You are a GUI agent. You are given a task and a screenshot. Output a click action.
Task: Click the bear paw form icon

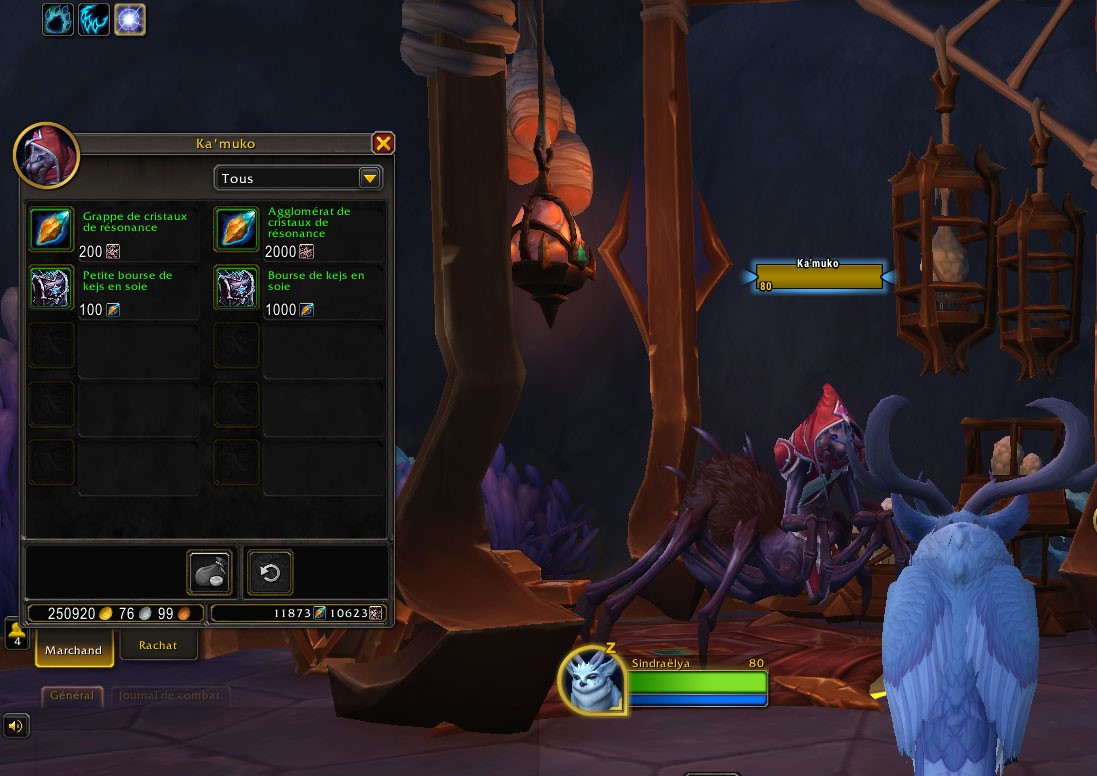[x=58, y=19]
